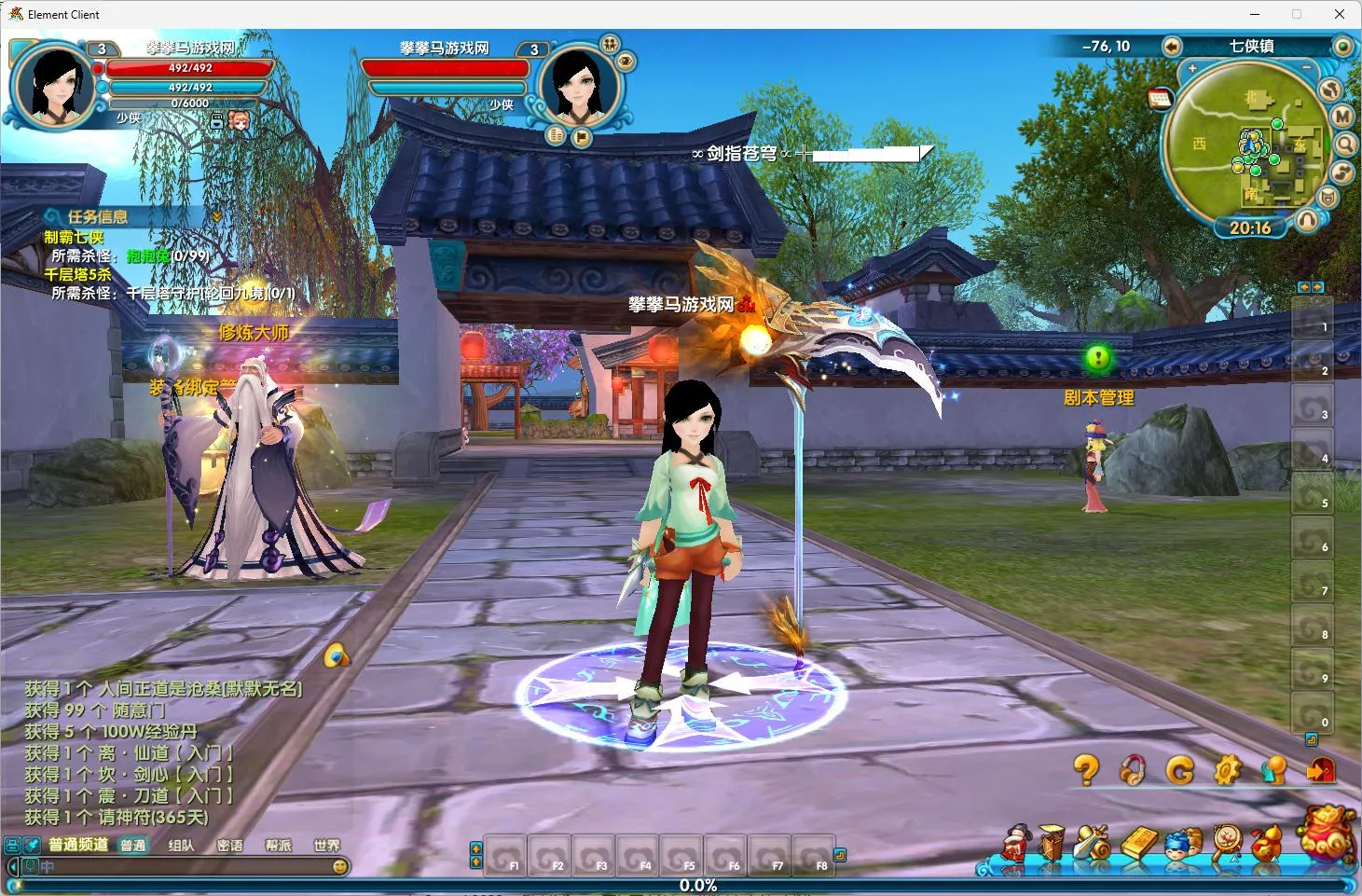The width and height of the screenshot is (1362, 896).
Task: Zoom in the minimap with plus button
Action: coord(1191,69)
